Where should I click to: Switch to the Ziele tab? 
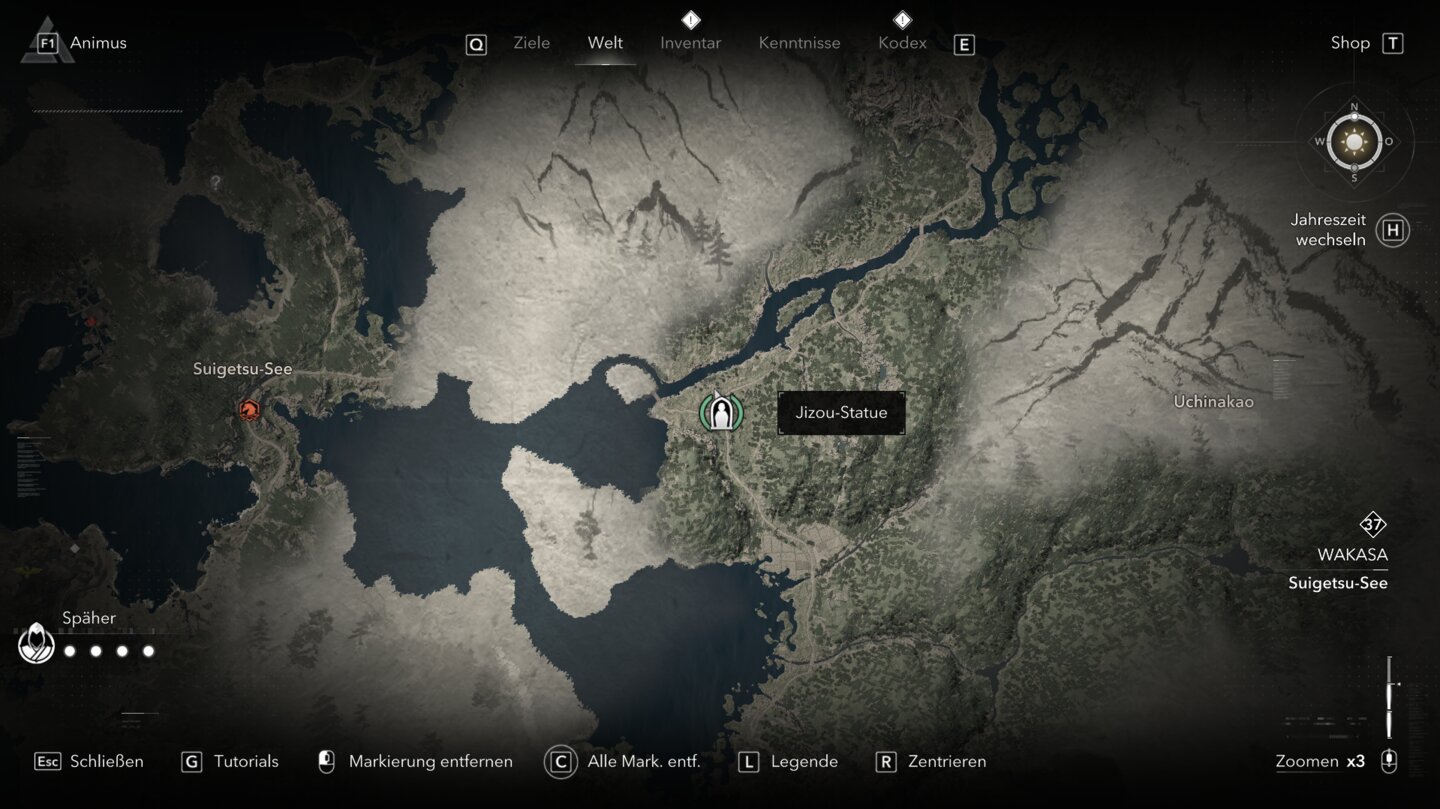pyautogui.click(x=531, y=43)
